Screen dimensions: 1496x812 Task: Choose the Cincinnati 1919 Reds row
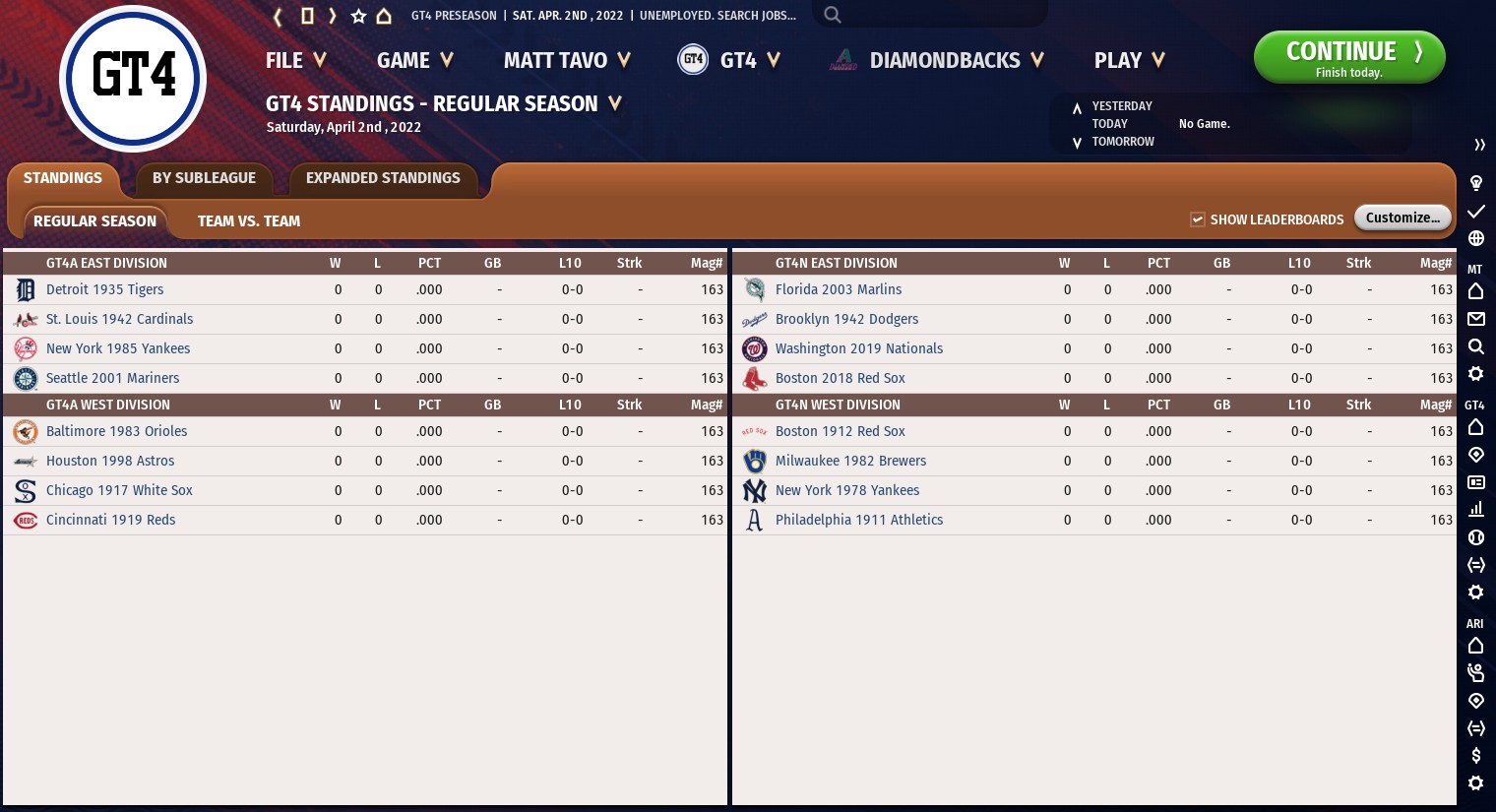pos(111,520)
